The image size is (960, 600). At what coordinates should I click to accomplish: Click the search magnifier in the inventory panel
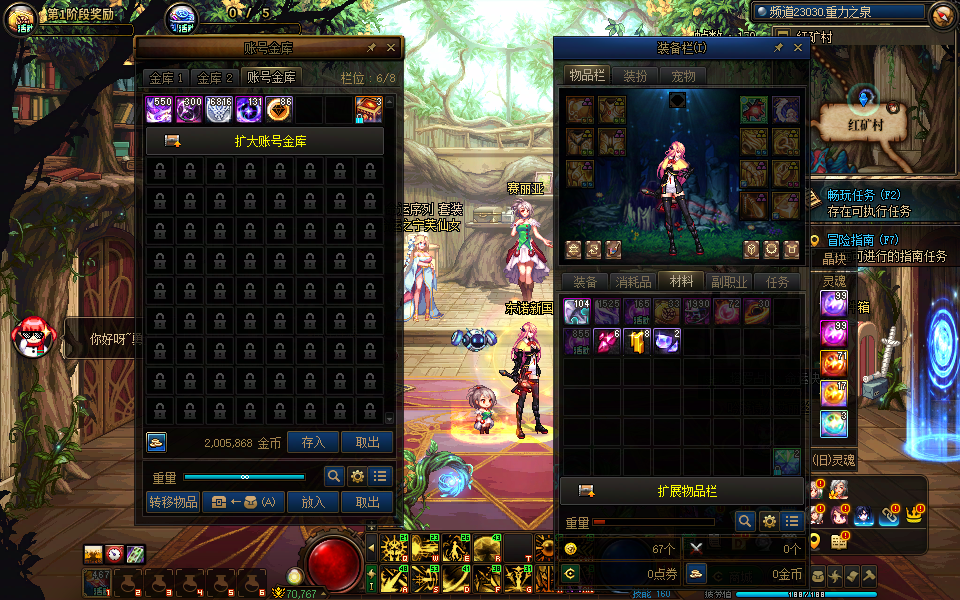(x=744, y=521)
